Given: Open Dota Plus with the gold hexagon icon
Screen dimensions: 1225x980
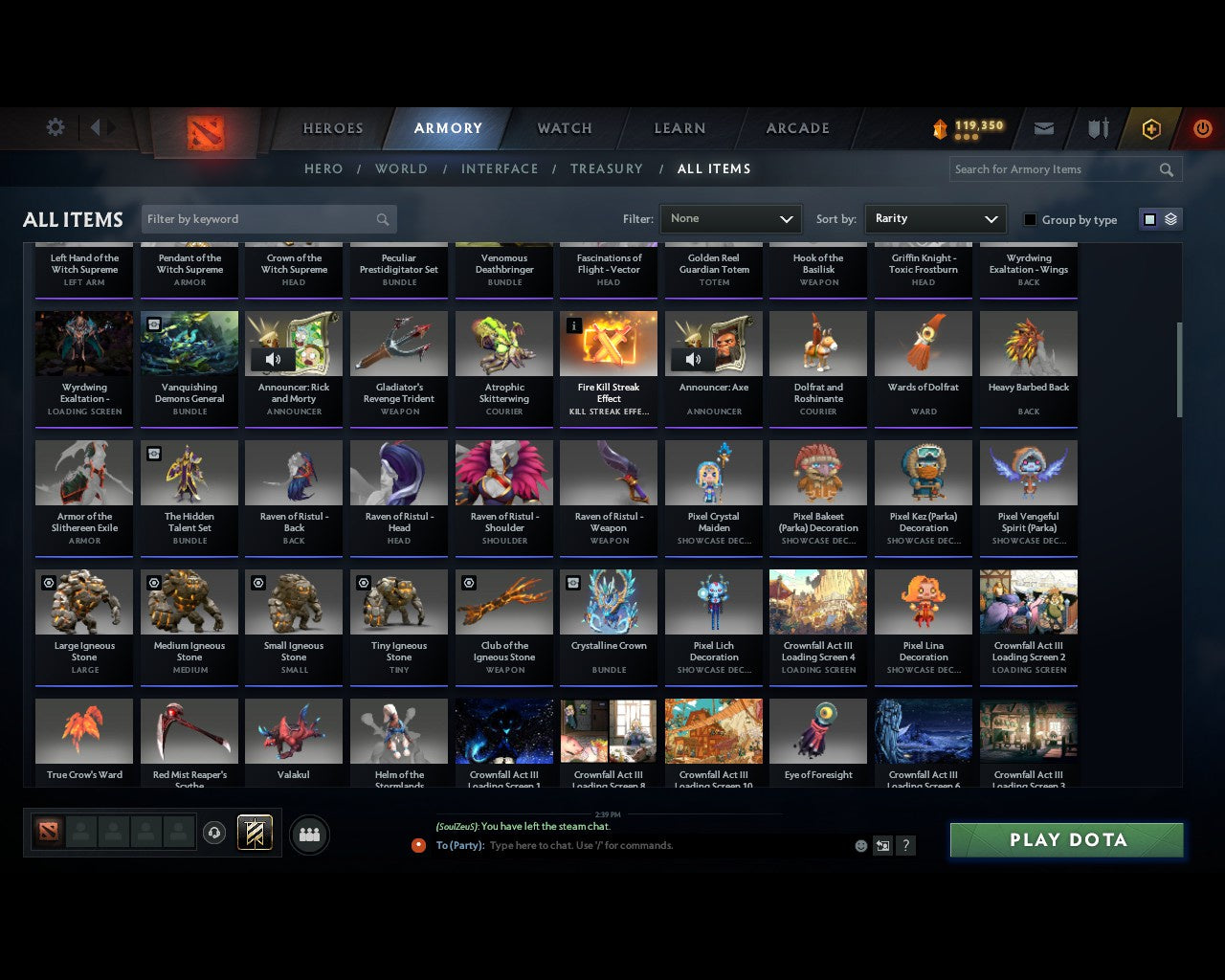Looking at the screenshot, I should click(x=1150, y=127).
